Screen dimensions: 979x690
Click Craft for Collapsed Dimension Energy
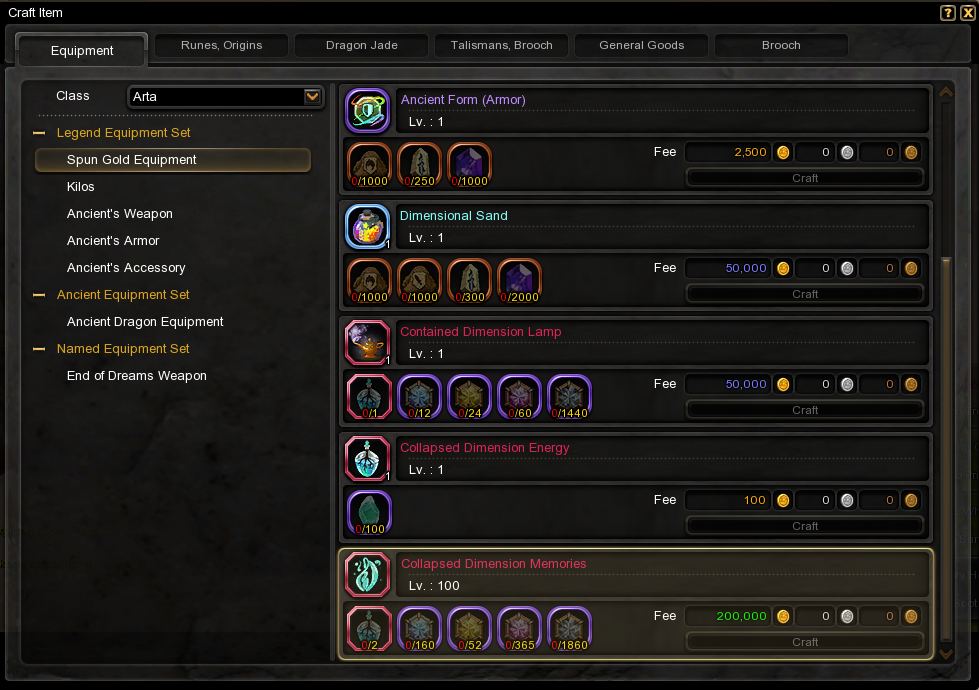(x=805, y=526)
